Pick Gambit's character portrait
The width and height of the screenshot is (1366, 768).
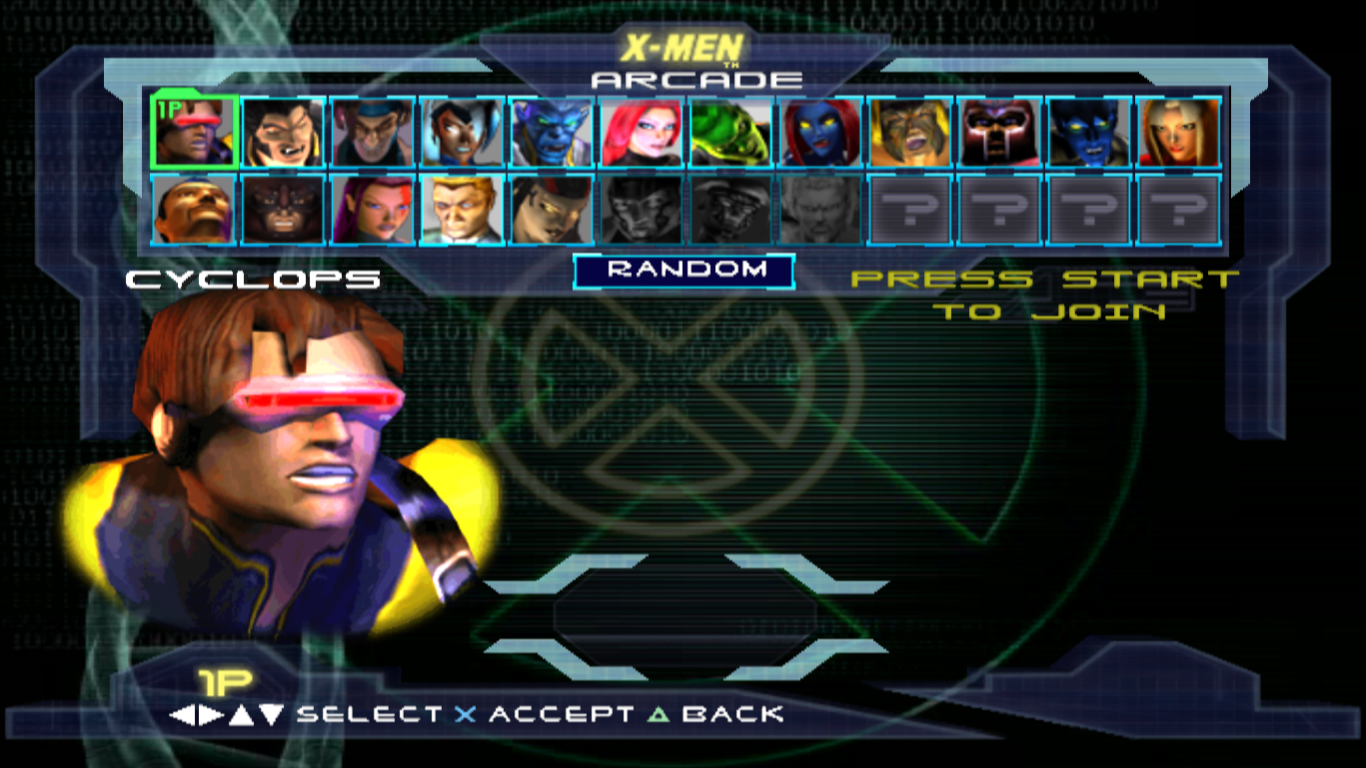[x=372, y=132]
